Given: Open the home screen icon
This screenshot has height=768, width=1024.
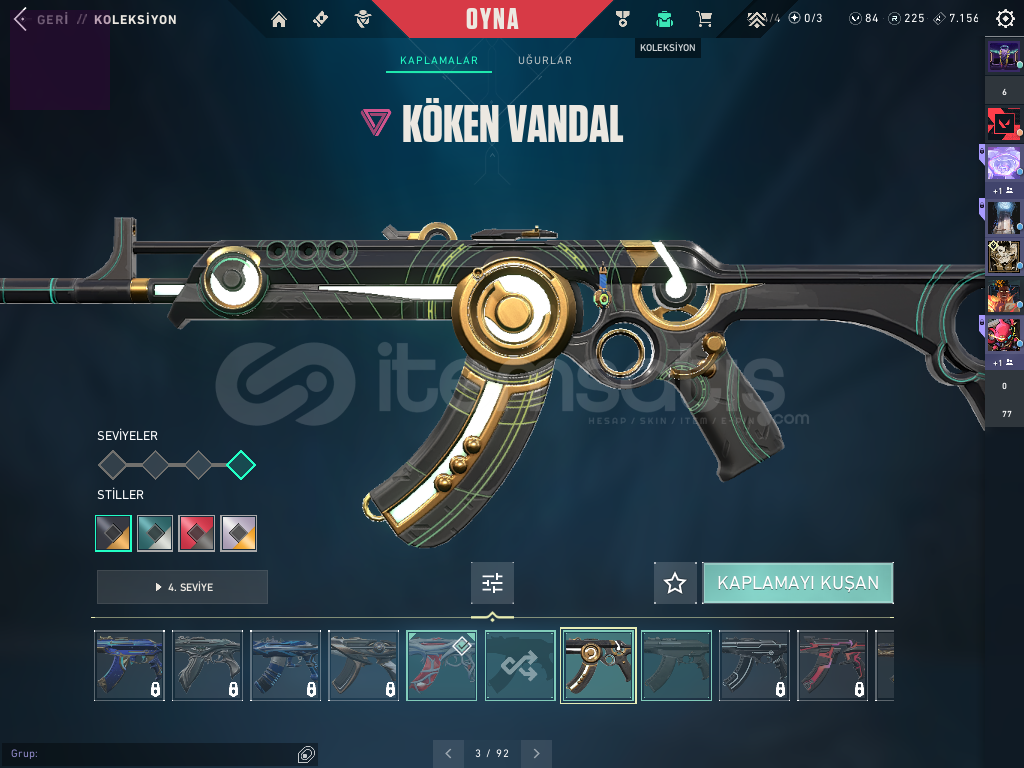Looking at the screenshot, I should click(x=279, y=19).
